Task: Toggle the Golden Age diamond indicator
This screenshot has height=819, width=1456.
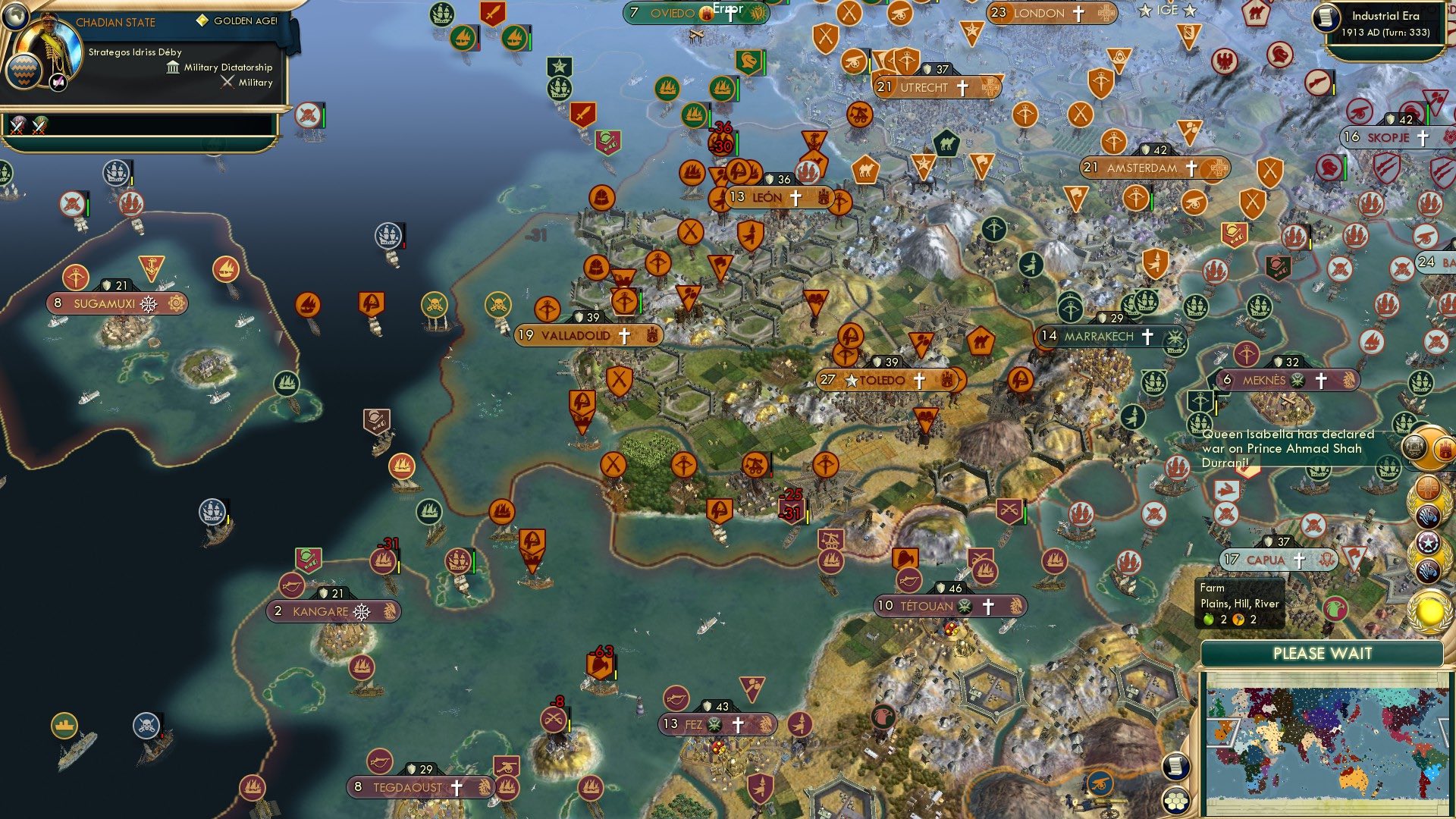Action: (202, 20)
